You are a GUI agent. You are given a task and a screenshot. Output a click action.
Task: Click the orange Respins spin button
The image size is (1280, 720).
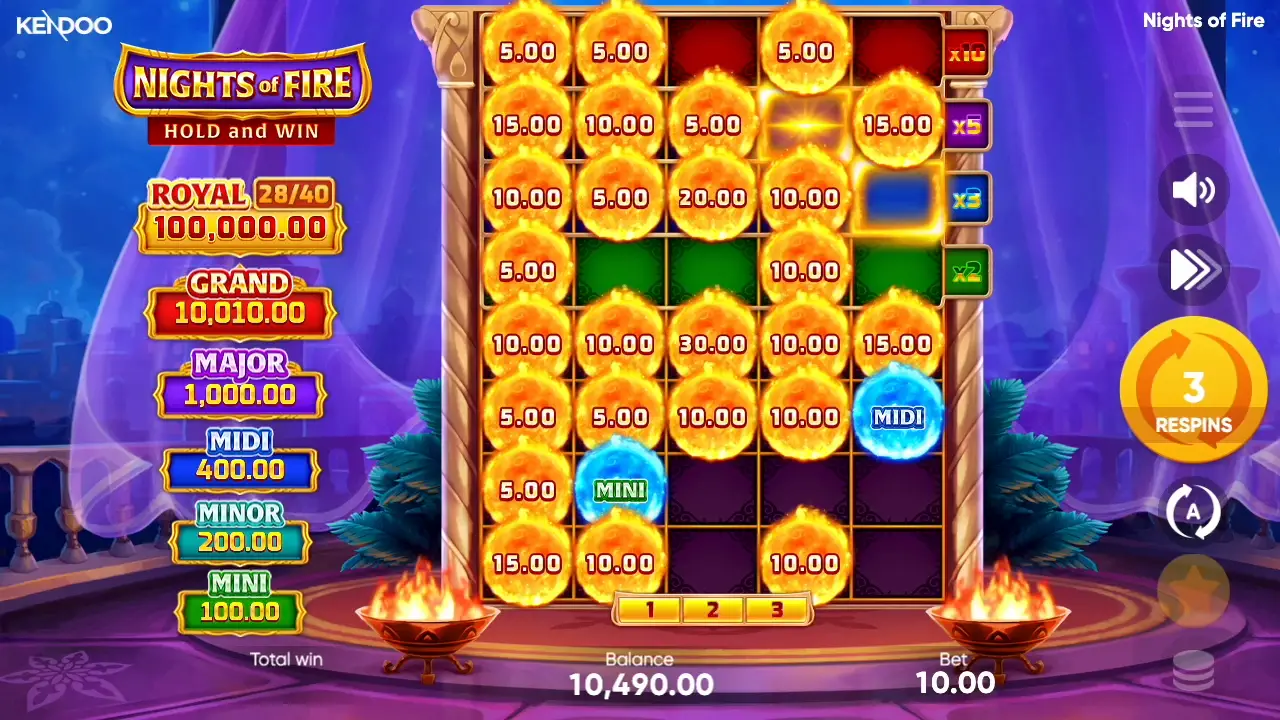[1193, 390]
